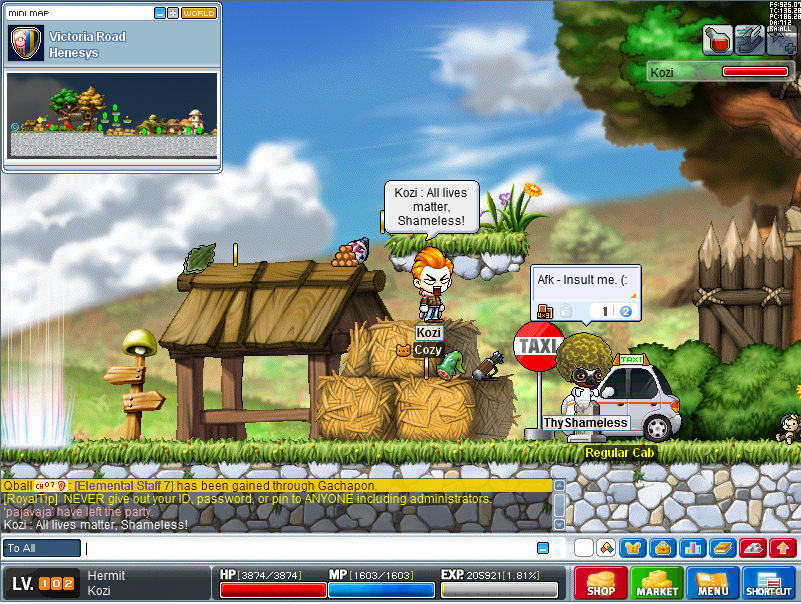
Task: Click the minimap area preview
Action: [x=113, y=115]
